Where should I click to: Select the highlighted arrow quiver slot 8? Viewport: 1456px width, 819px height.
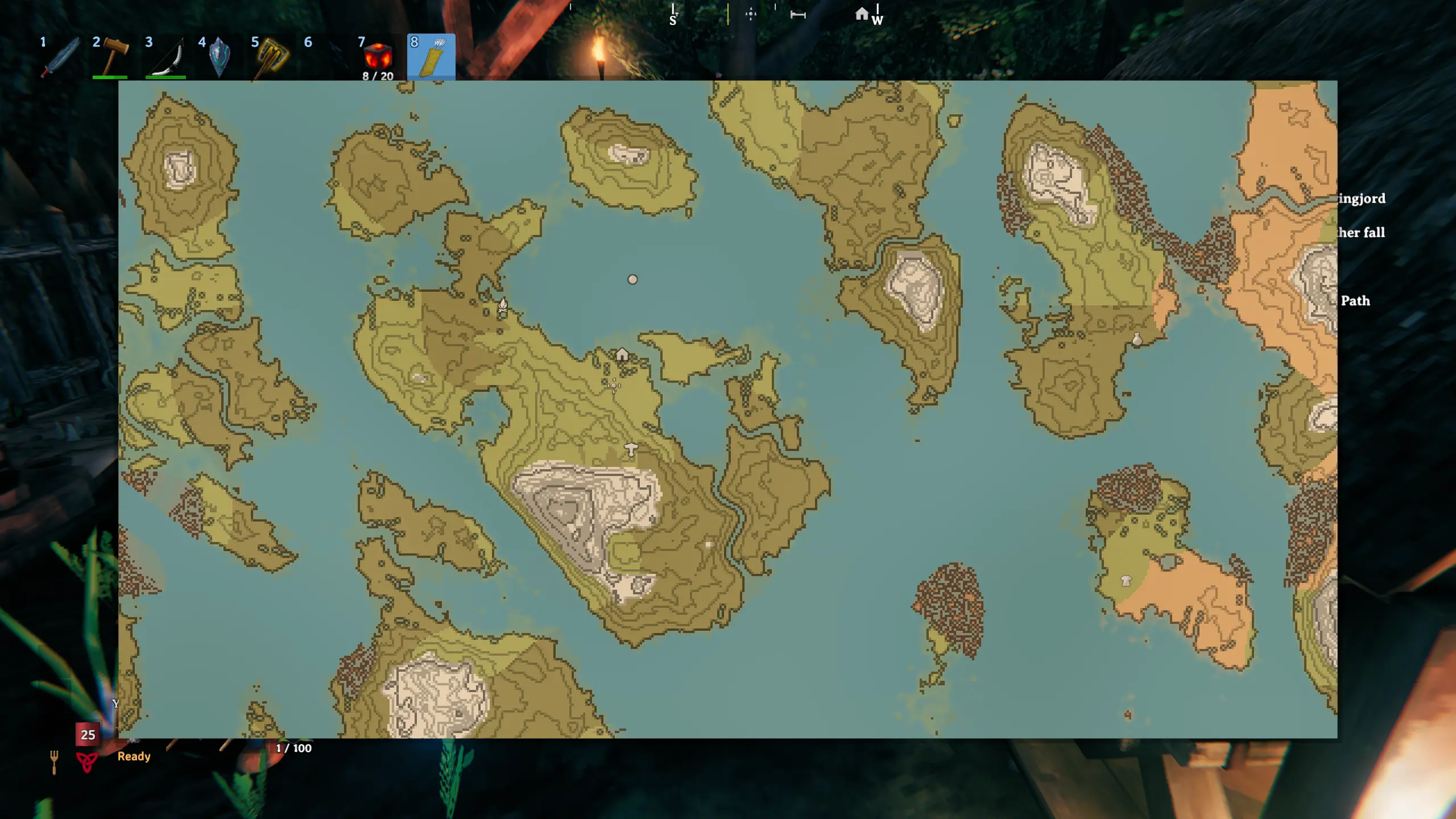(431, 57)
